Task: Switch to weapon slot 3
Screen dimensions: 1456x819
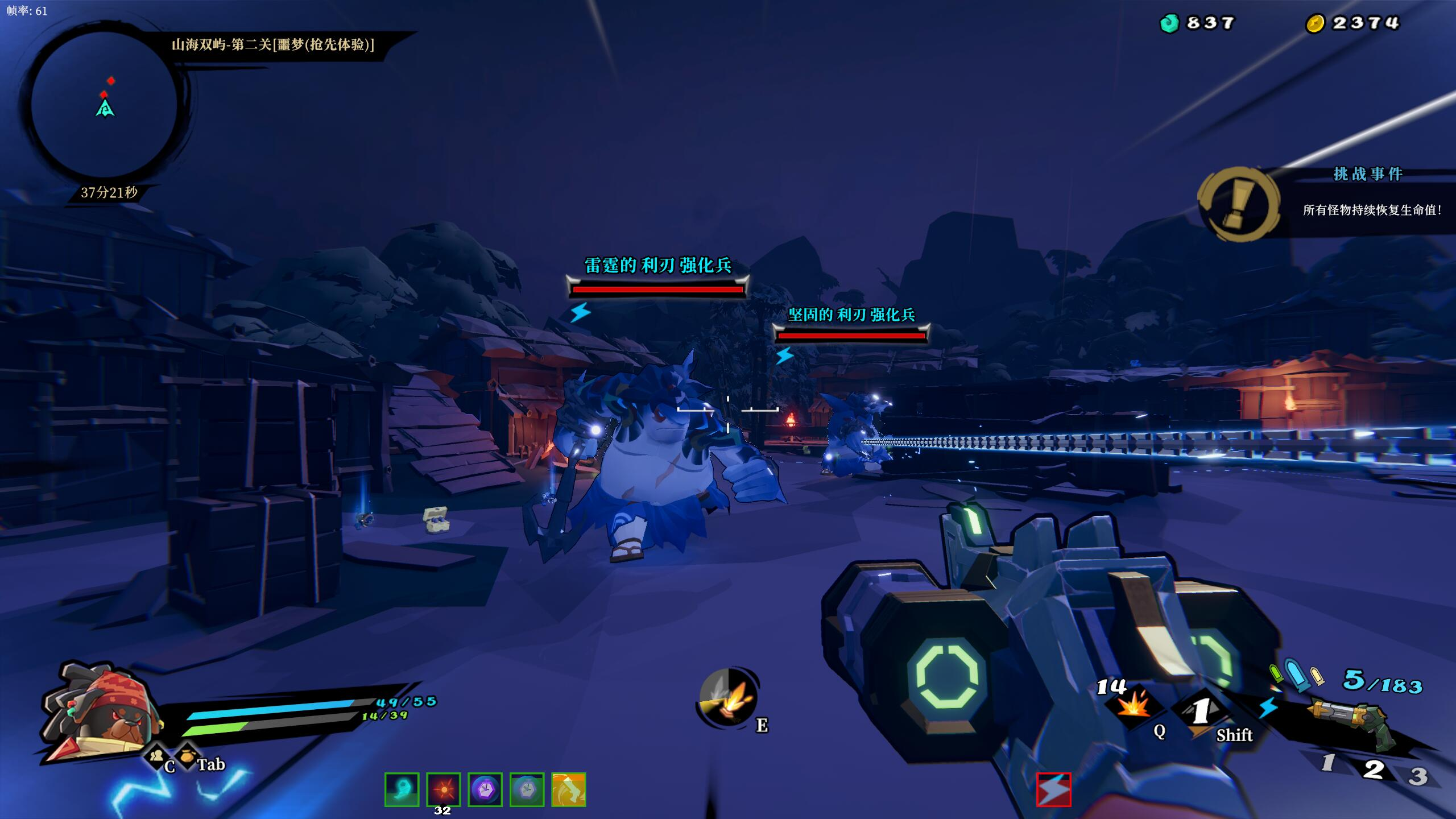Action: click(x=1417, y=776)
